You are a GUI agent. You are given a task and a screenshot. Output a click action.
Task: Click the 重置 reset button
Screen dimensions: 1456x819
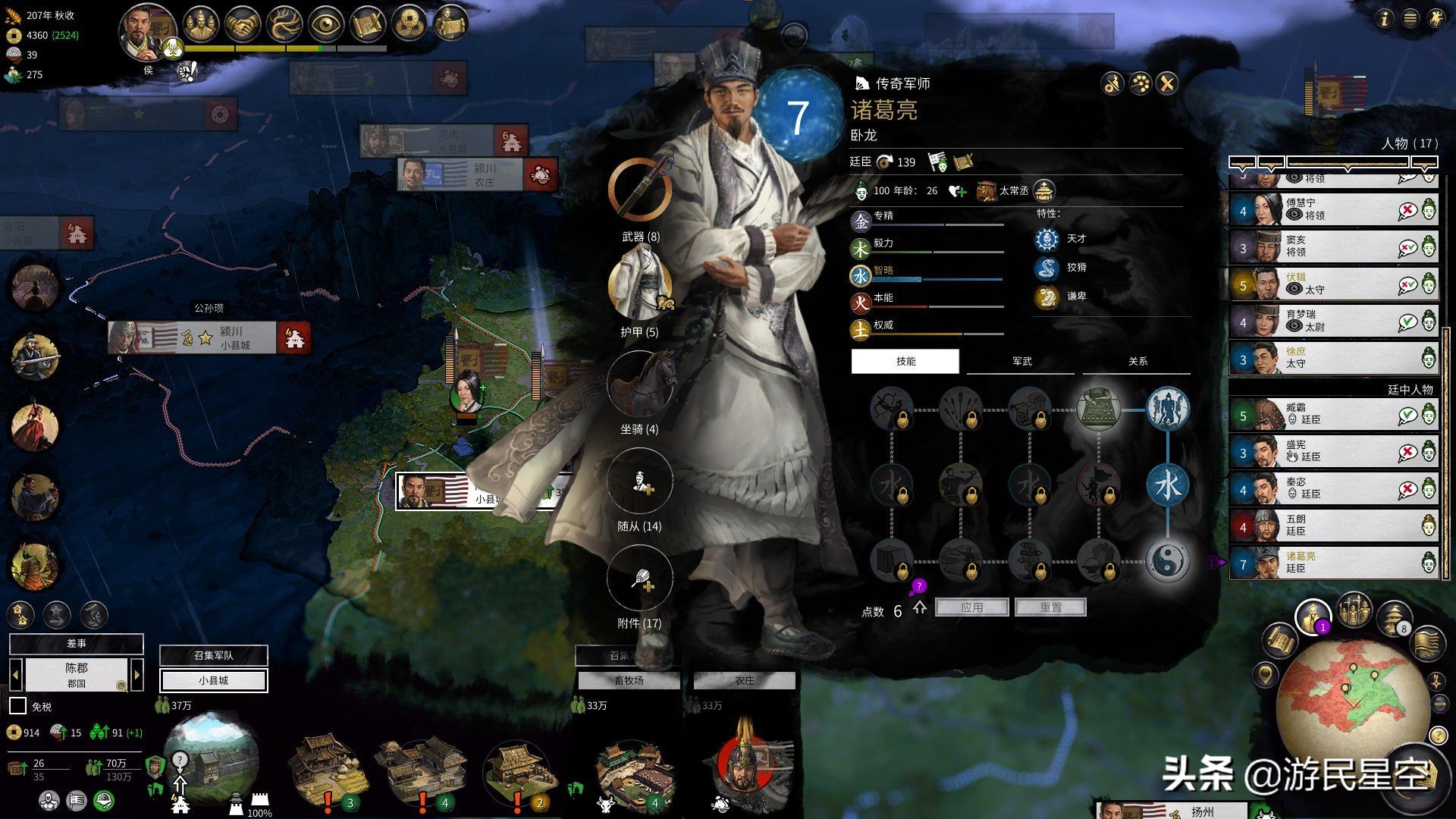coord(1050,607)
